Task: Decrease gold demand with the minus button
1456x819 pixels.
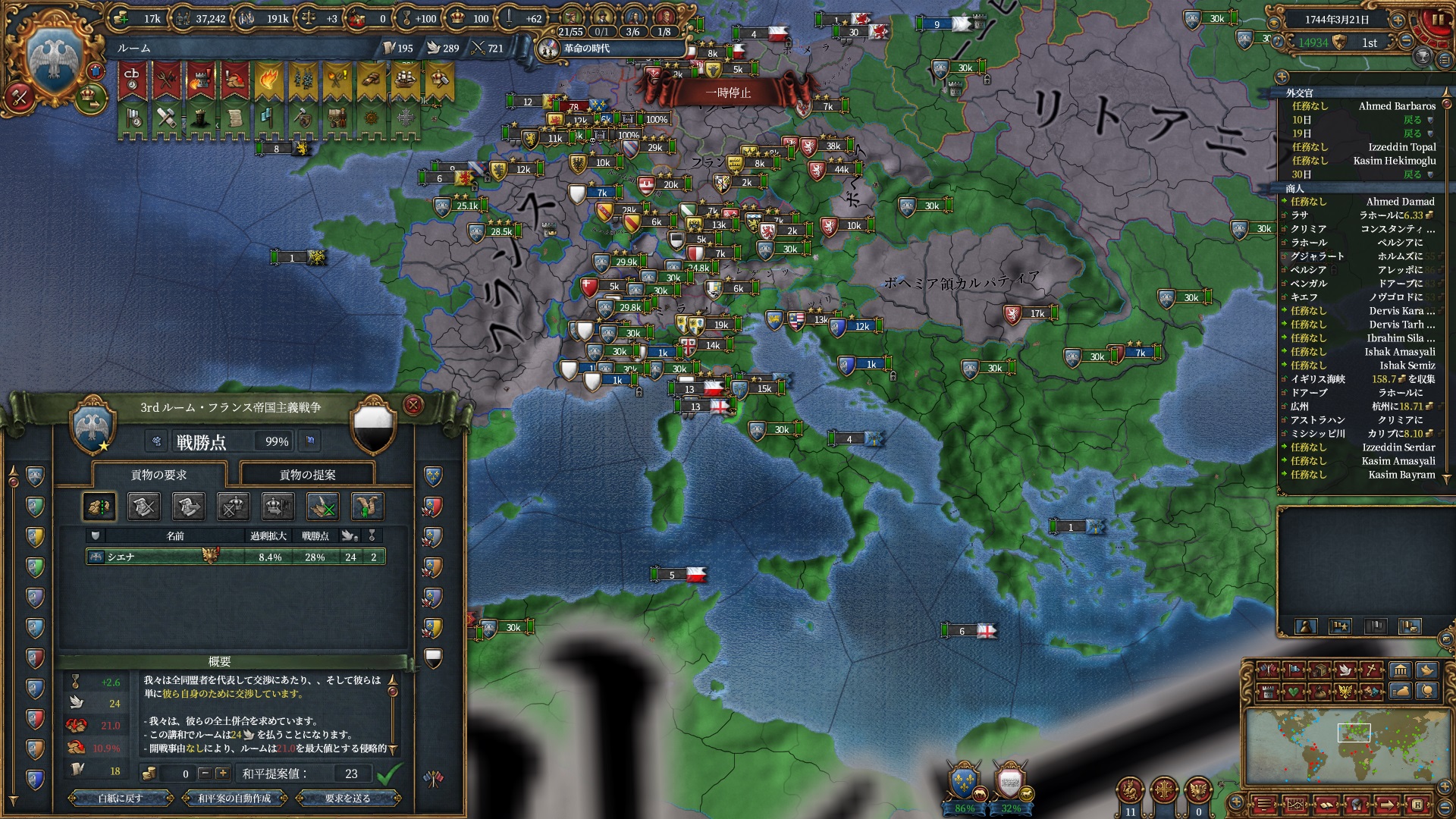Action: pos(204,773)
